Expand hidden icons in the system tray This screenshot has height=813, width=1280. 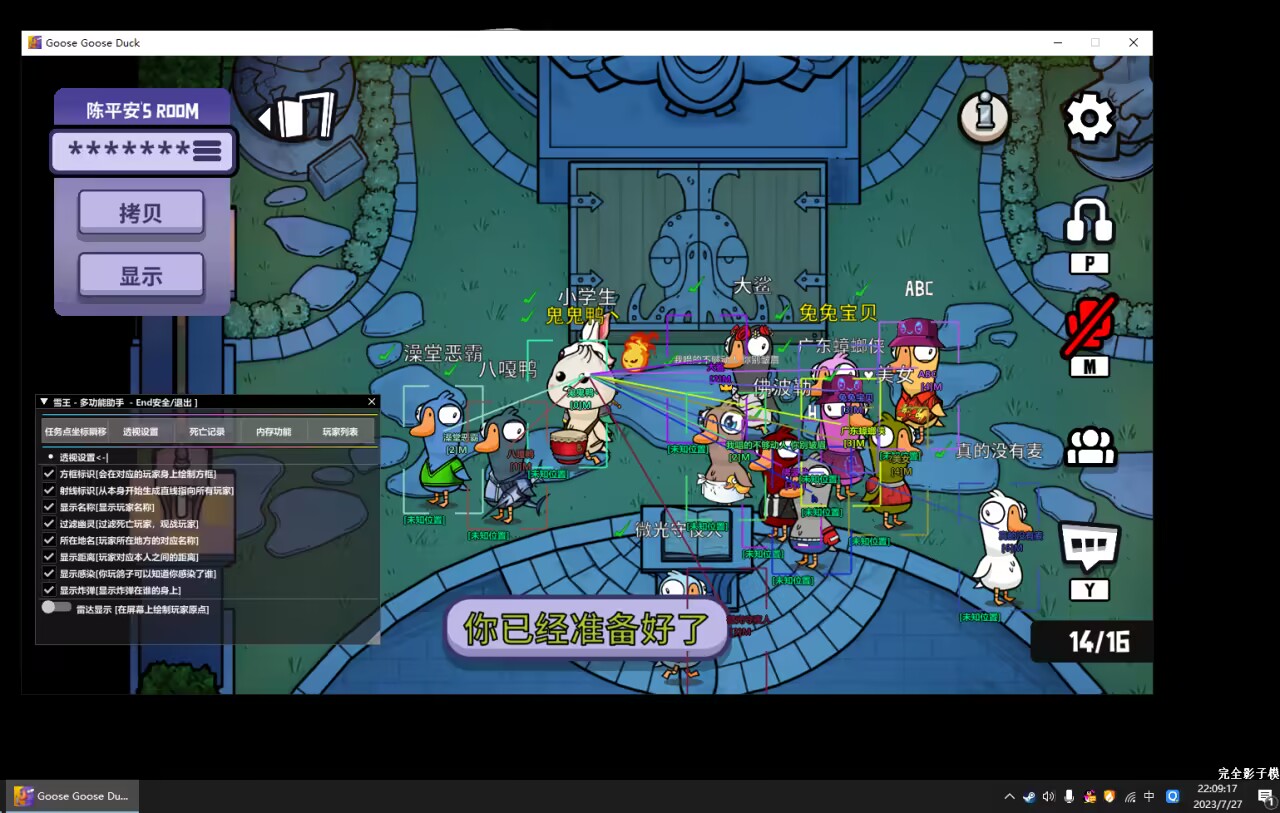[1009, 796]
